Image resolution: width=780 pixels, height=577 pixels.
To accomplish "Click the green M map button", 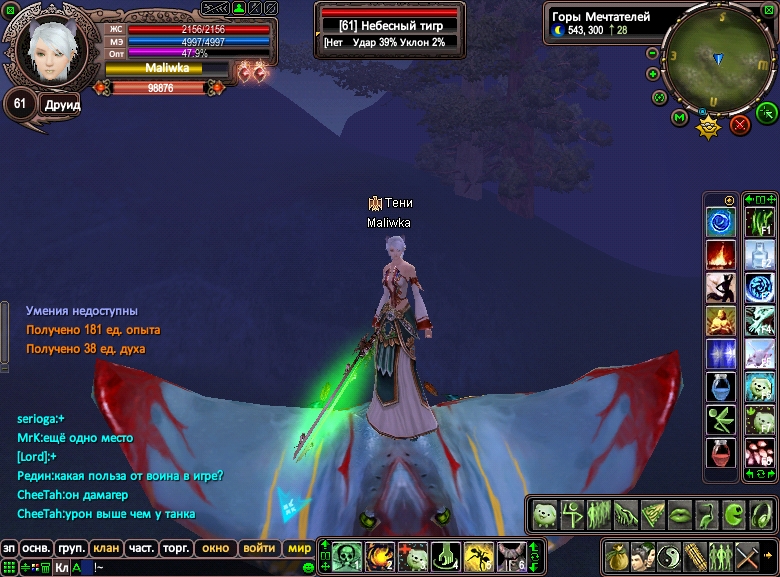I will pyautogui.click(x=680, y=118).
